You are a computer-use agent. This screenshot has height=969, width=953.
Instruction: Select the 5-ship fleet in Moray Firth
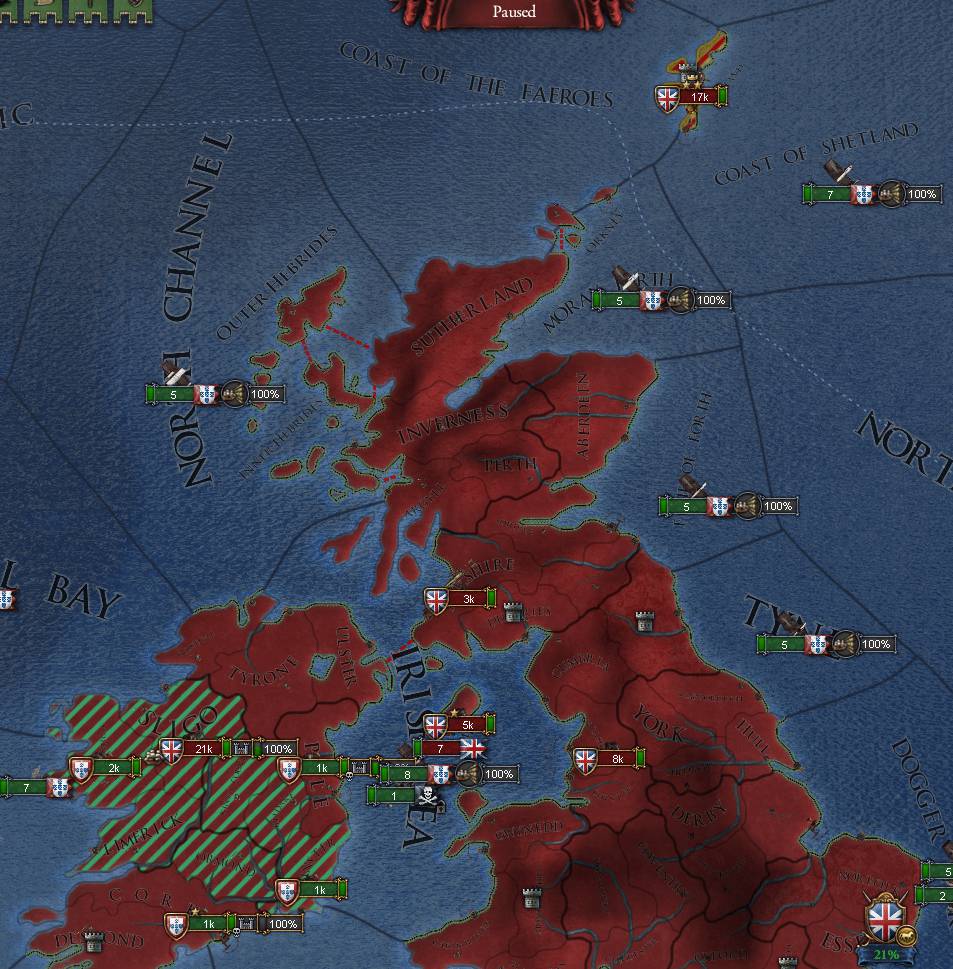(x=620, y=300)
